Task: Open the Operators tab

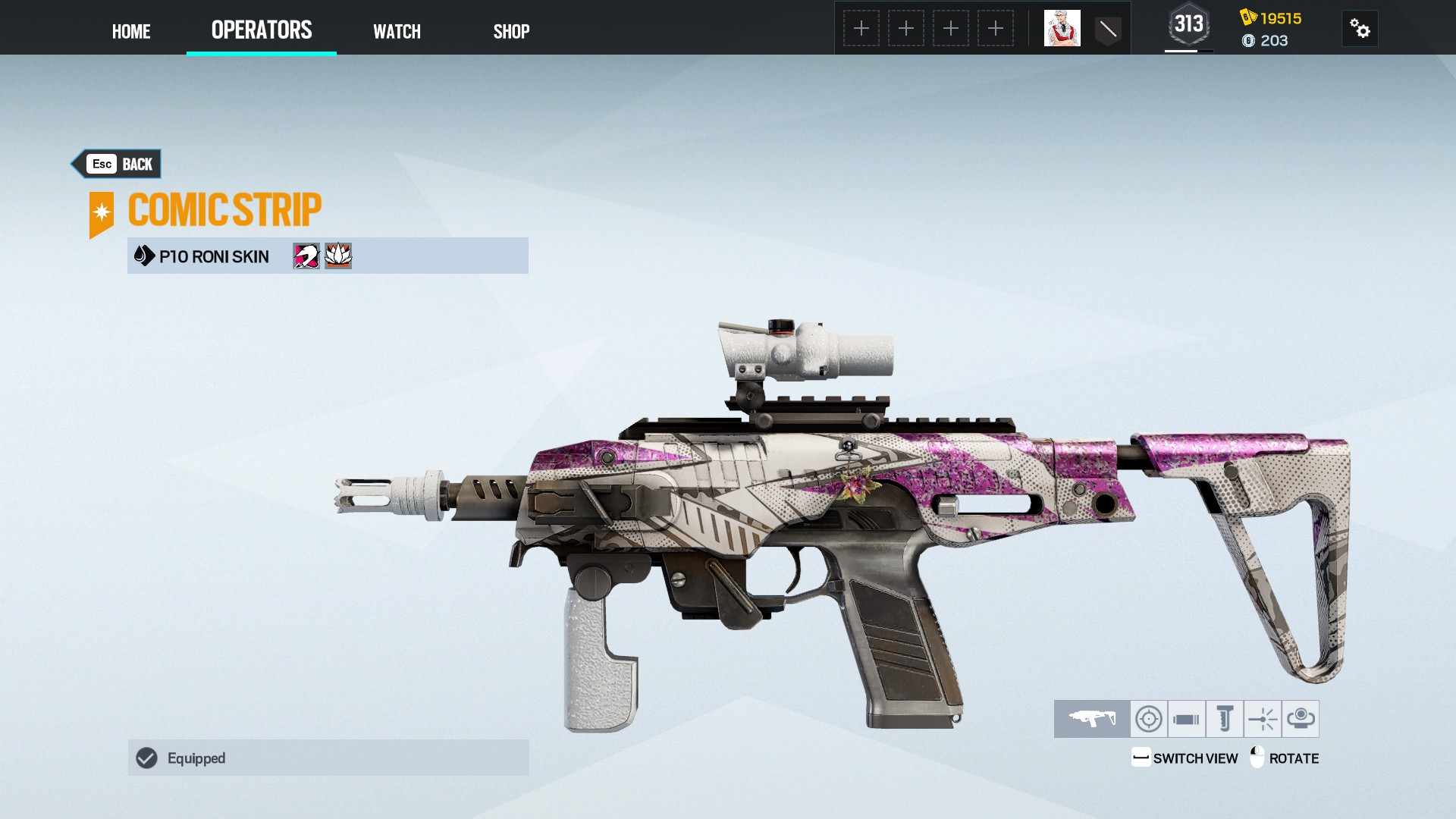Action: [x=262, y=30]
